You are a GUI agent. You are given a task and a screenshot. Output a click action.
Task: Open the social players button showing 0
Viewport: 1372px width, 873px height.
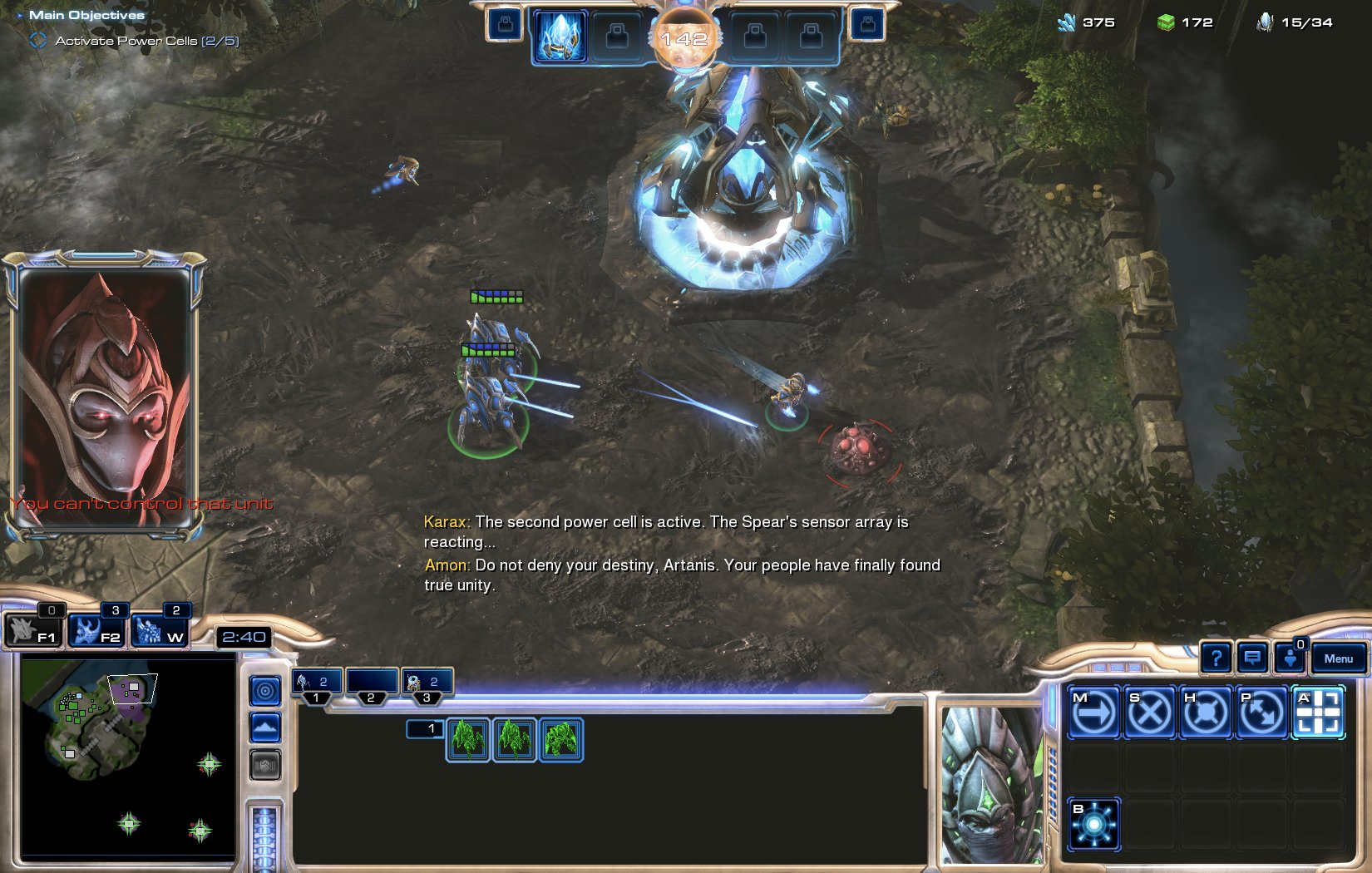click(x=1290, y=659)
